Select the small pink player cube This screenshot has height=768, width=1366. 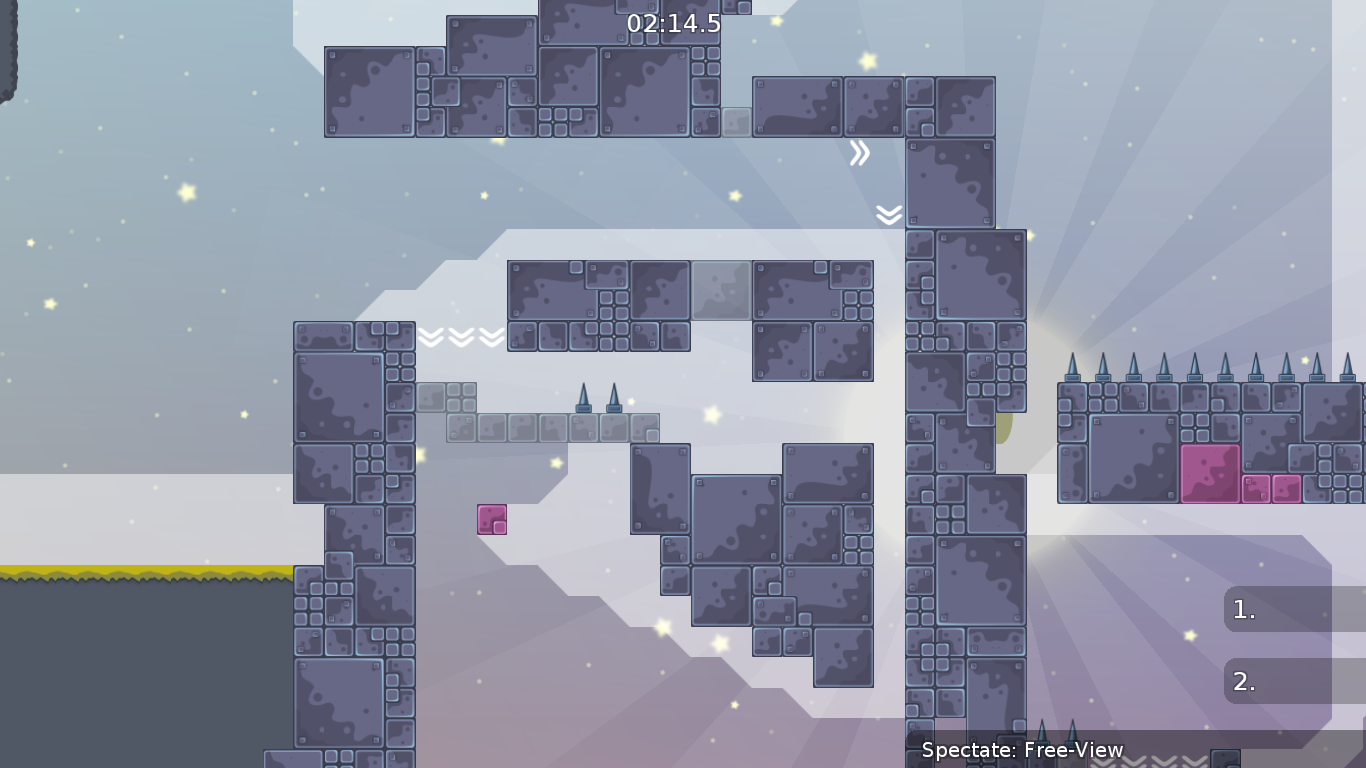pyautogui.click(x=491, y=519)
